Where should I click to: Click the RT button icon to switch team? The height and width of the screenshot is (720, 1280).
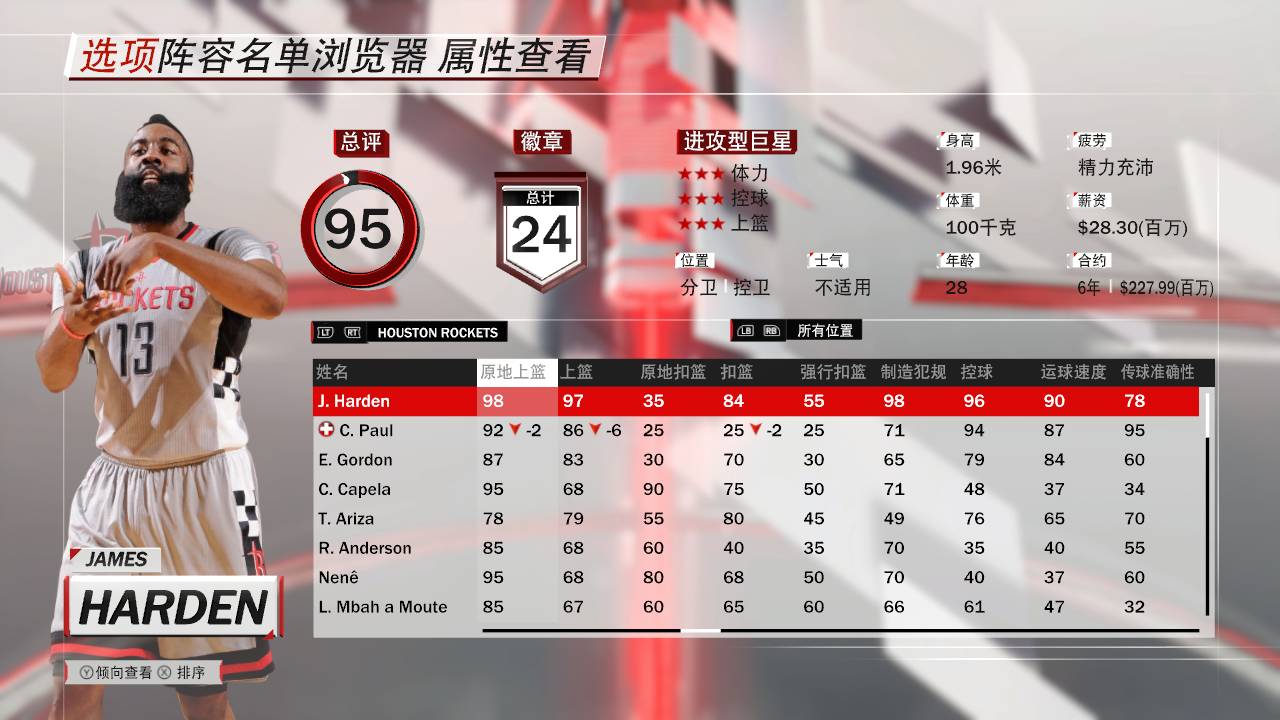352,332
